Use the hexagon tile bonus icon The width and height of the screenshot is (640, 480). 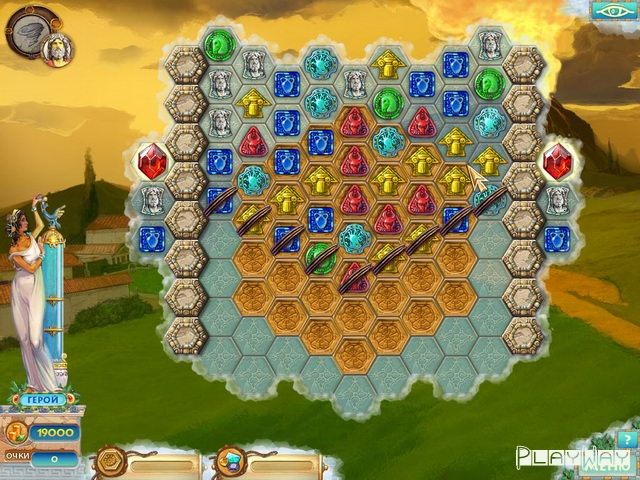click(108, 463)
